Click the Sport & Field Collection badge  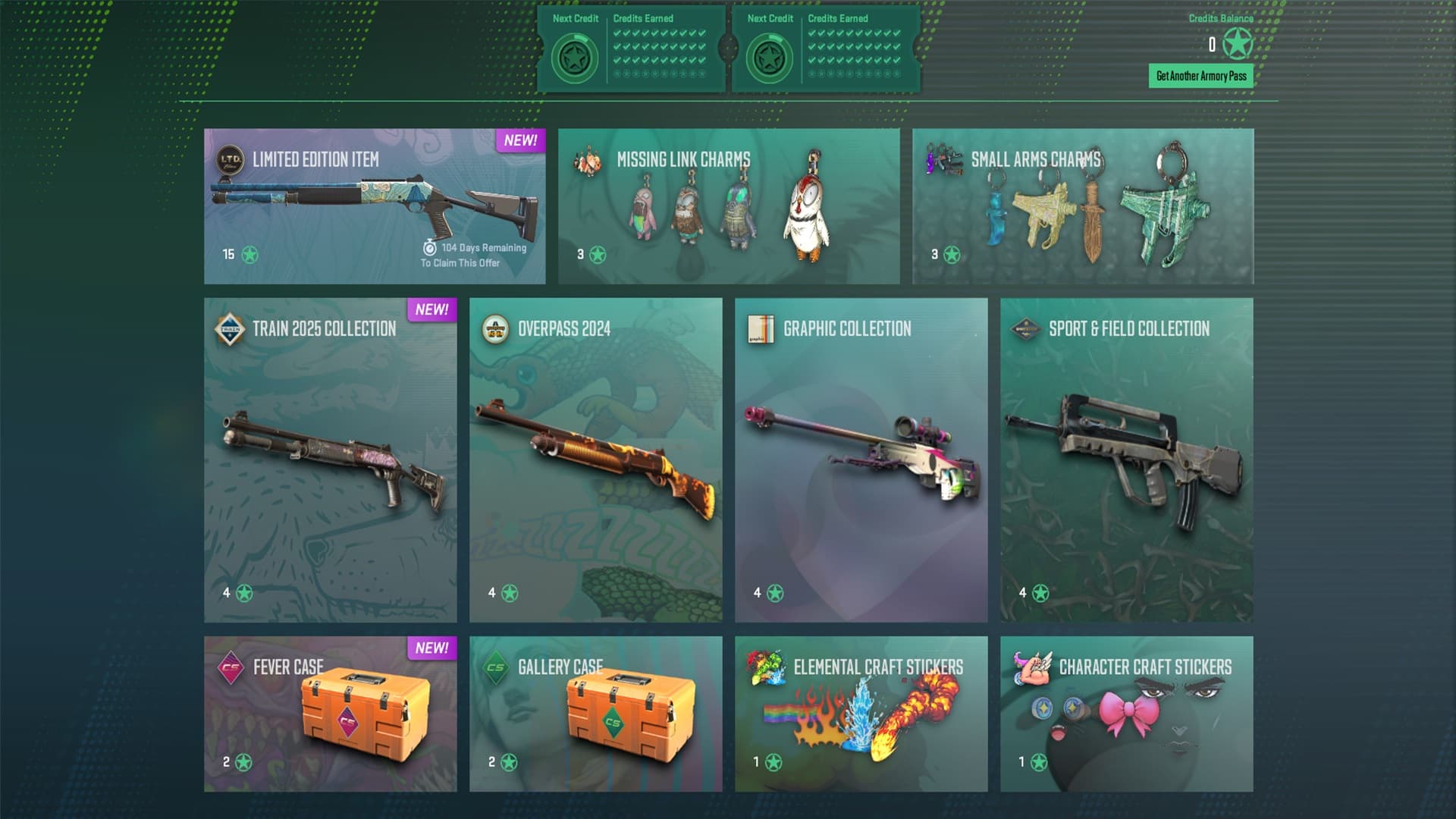(1026, 329)
